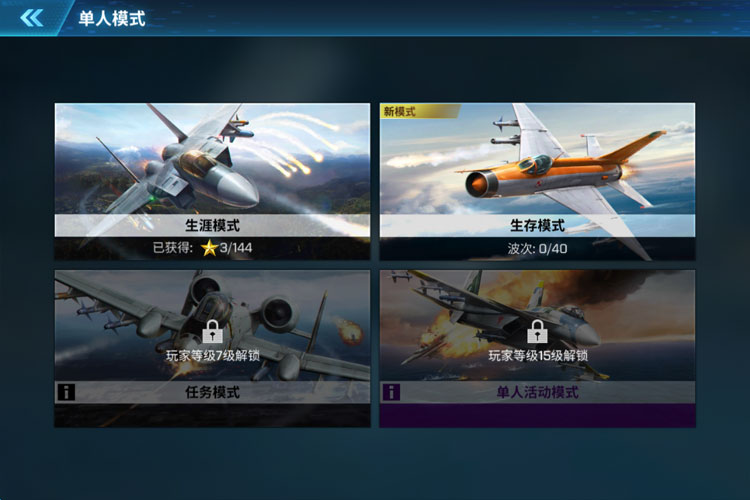Go back using the double-arrow button
750x500 pixels.
click(32, 18)
